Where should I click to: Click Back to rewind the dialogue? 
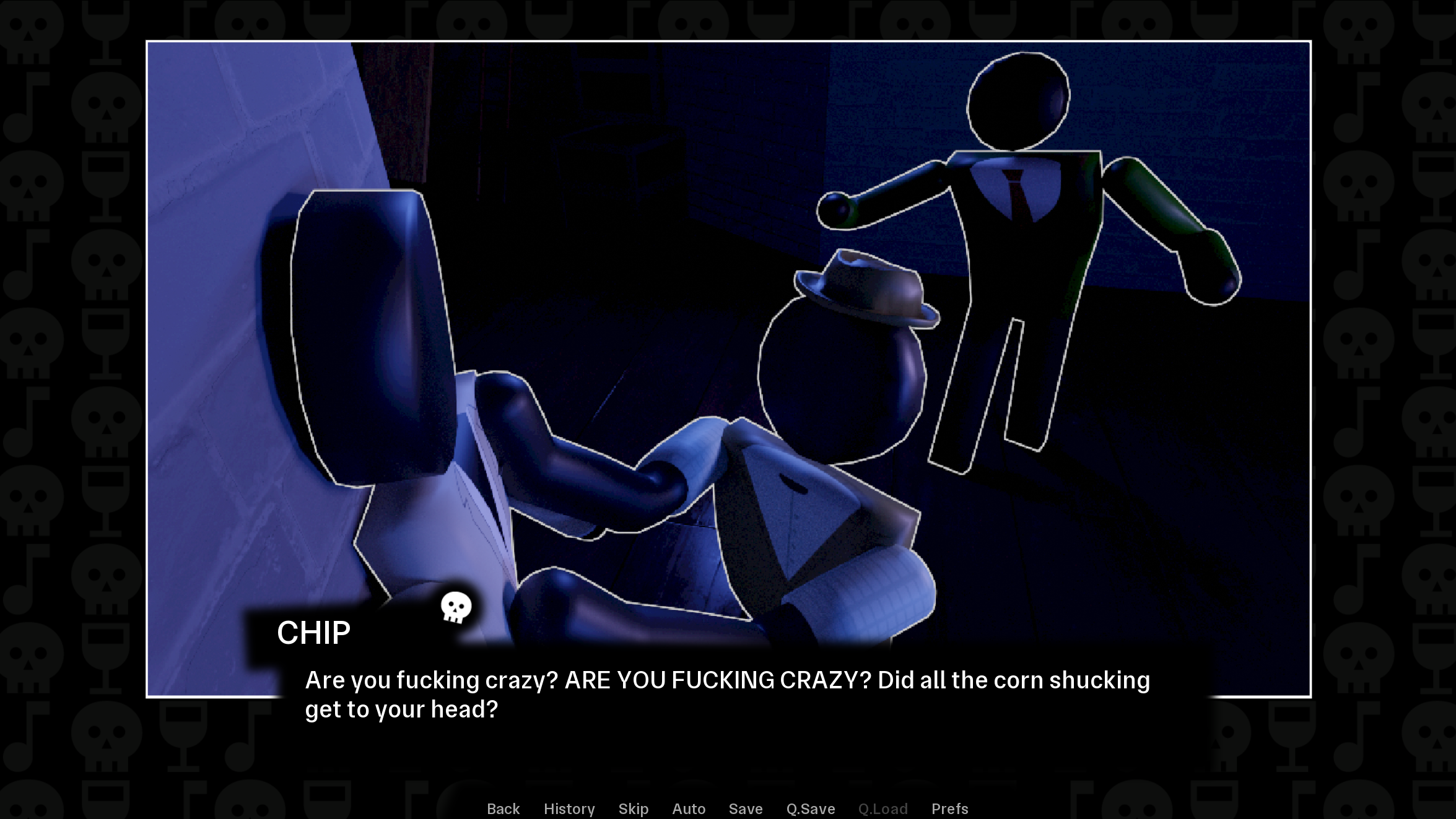[x=503, y=808]
